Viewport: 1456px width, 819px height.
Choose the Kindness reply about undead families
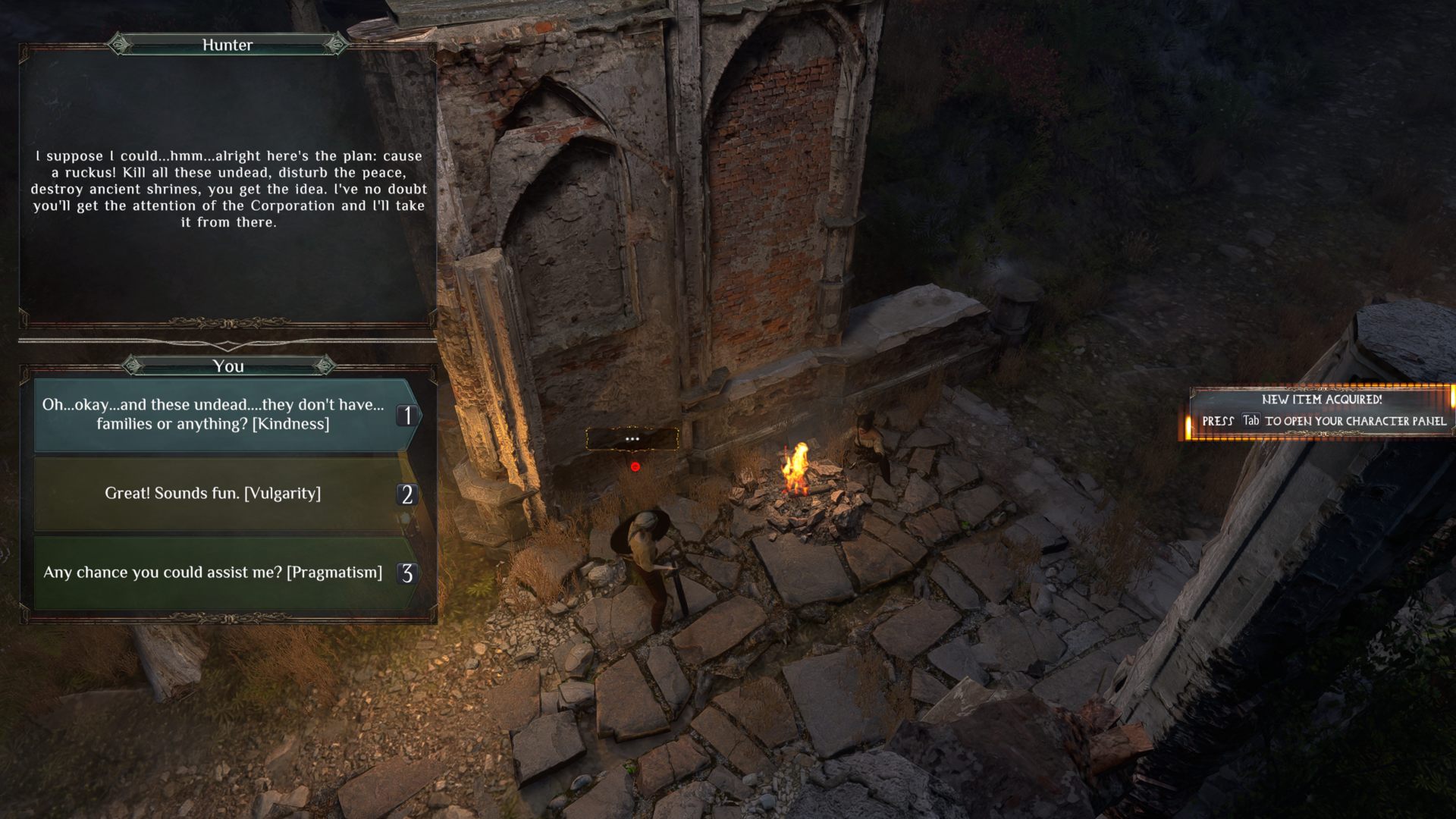214,415
